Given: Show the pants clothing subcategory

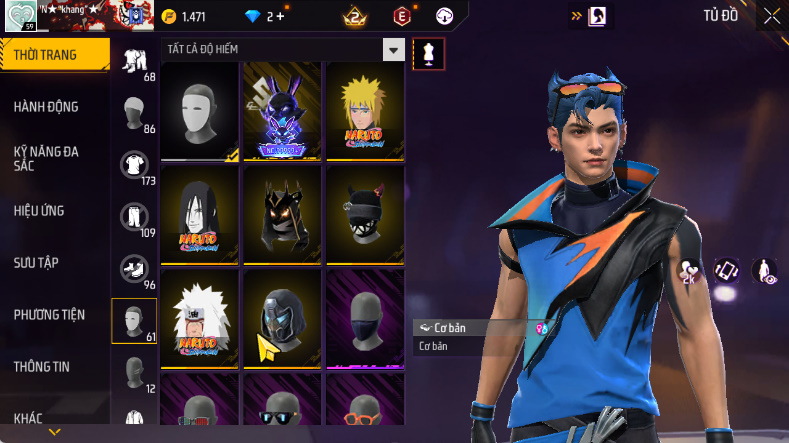Looking at the screenshot, I should 134,217.
